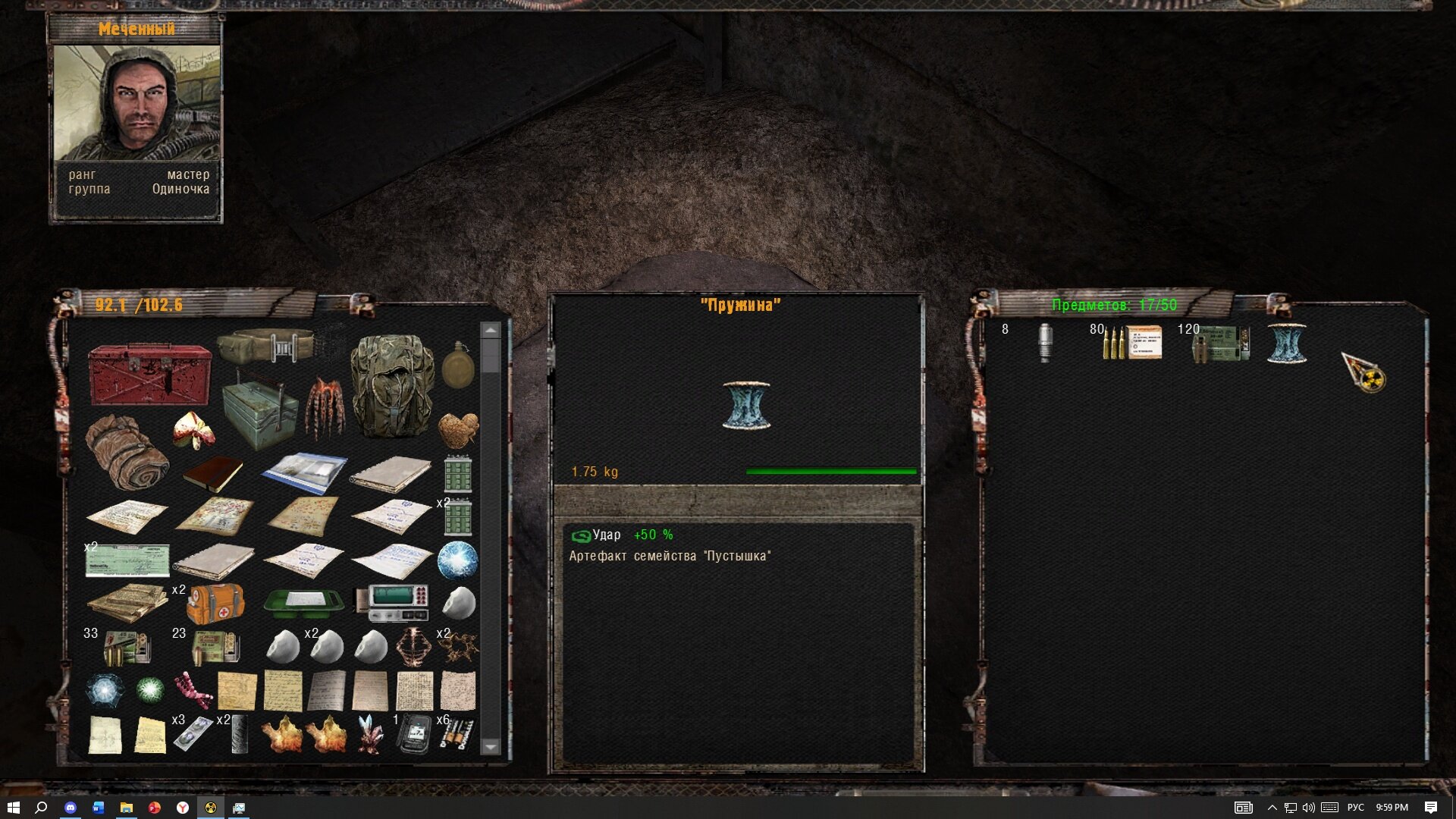Viewport: 1456px width, 819px height.
Task: Select the blue folder of documents
Action: pos(304,473)
